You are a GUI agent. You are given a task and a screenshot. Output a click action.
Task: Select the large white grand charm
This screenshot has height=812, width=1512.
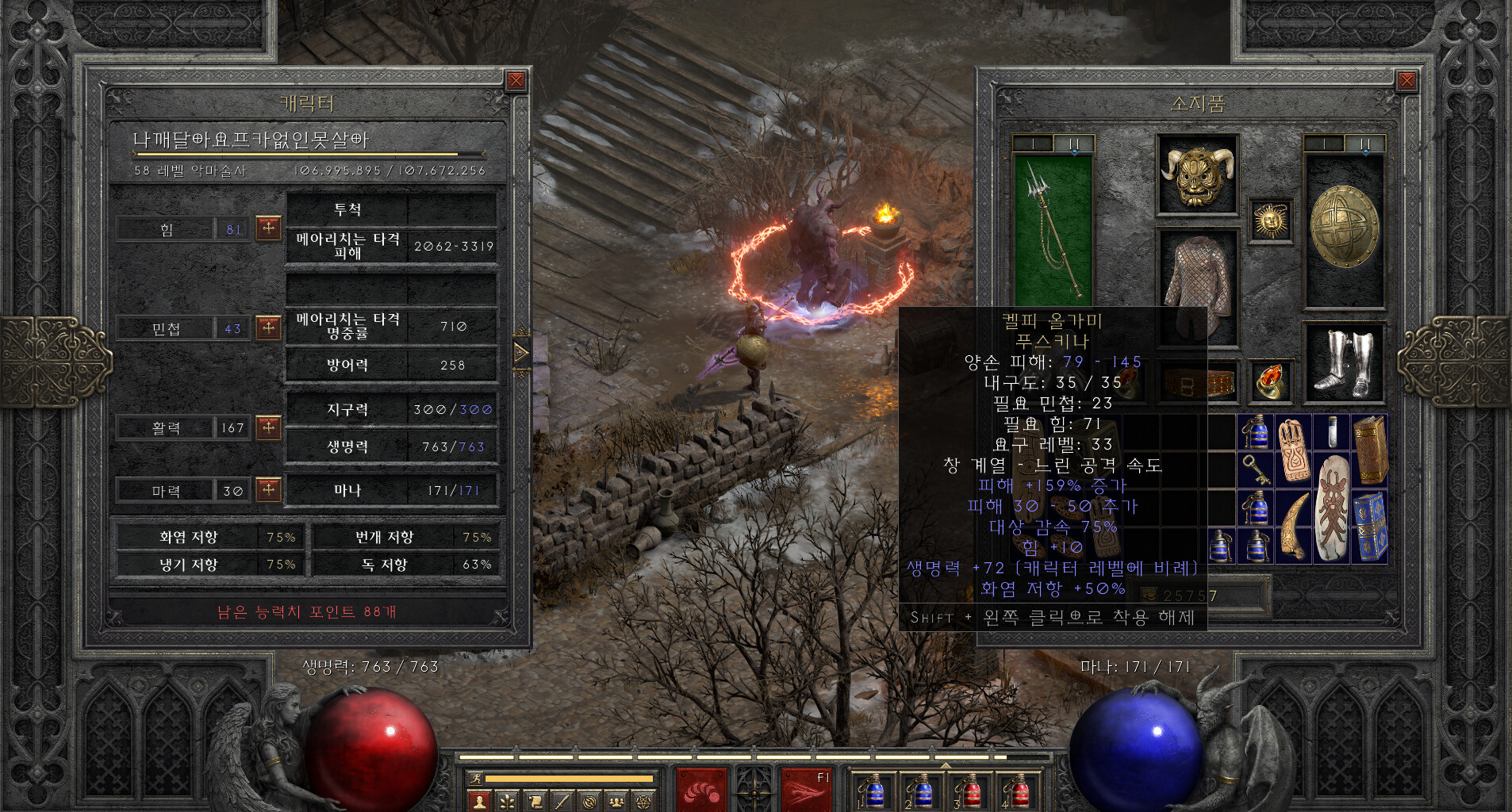click(1332, 507)
